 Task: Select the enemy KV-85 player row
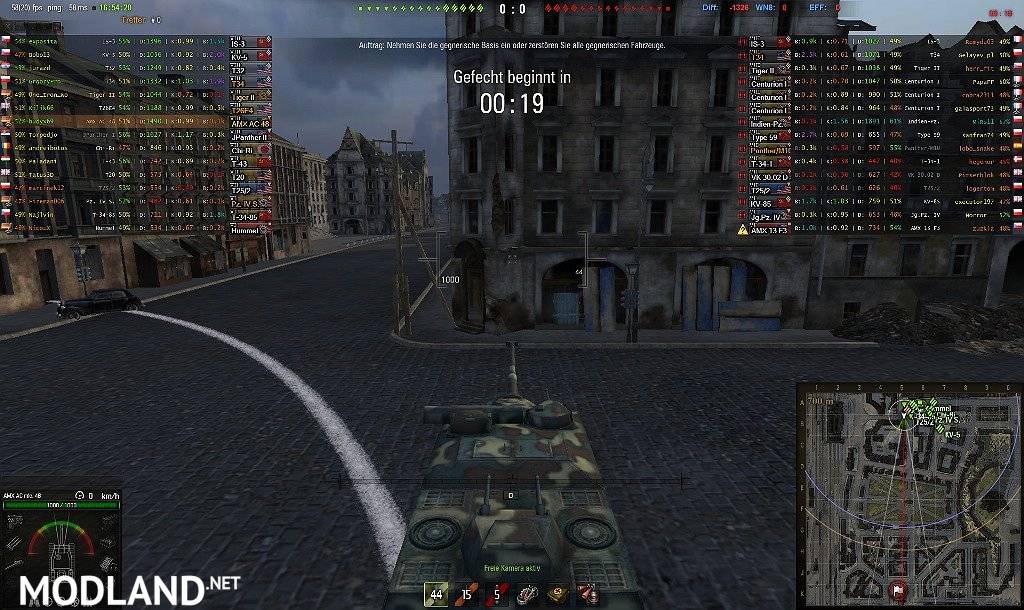(880, 201)
